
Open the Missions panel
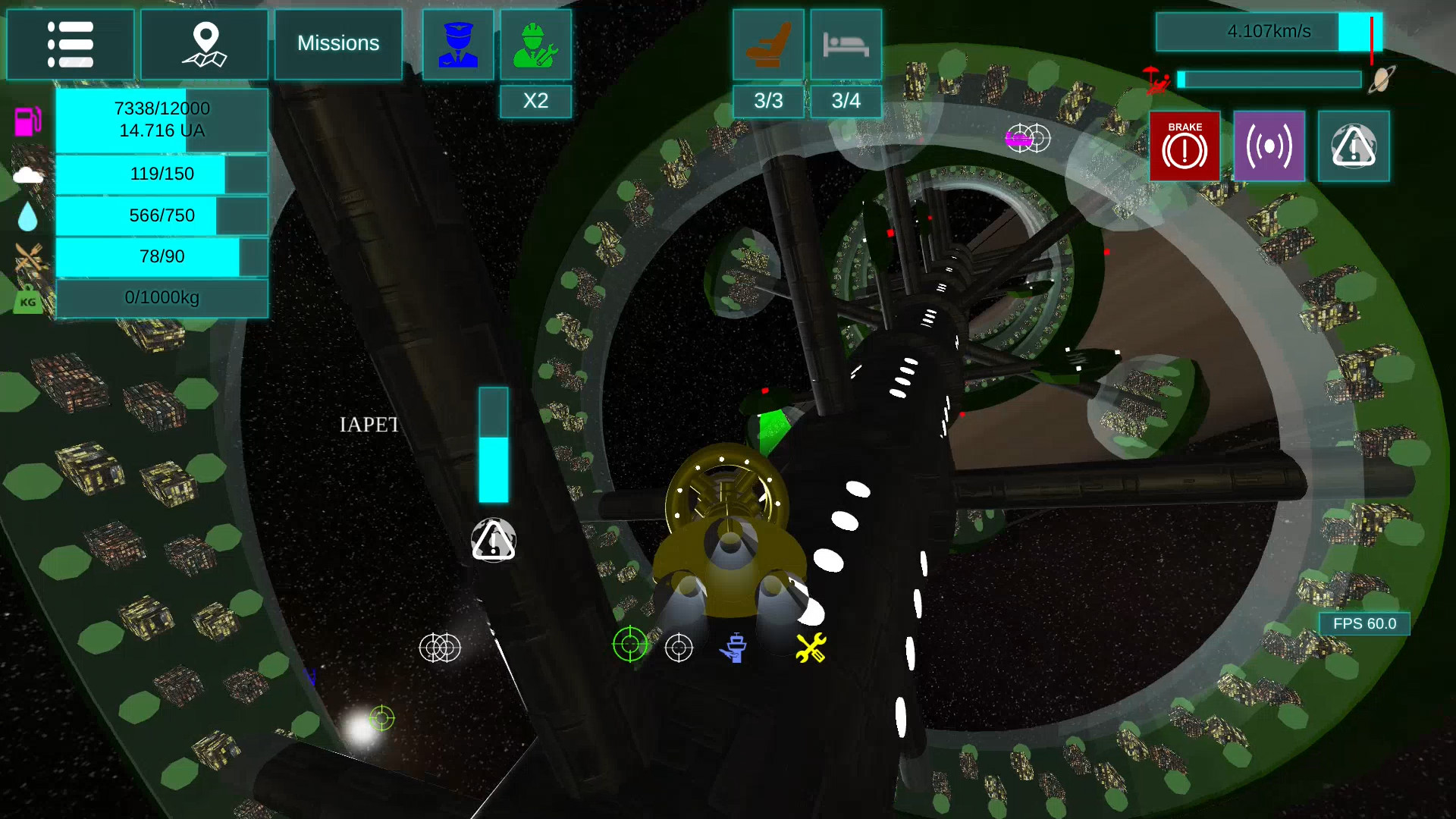(338, 44)
